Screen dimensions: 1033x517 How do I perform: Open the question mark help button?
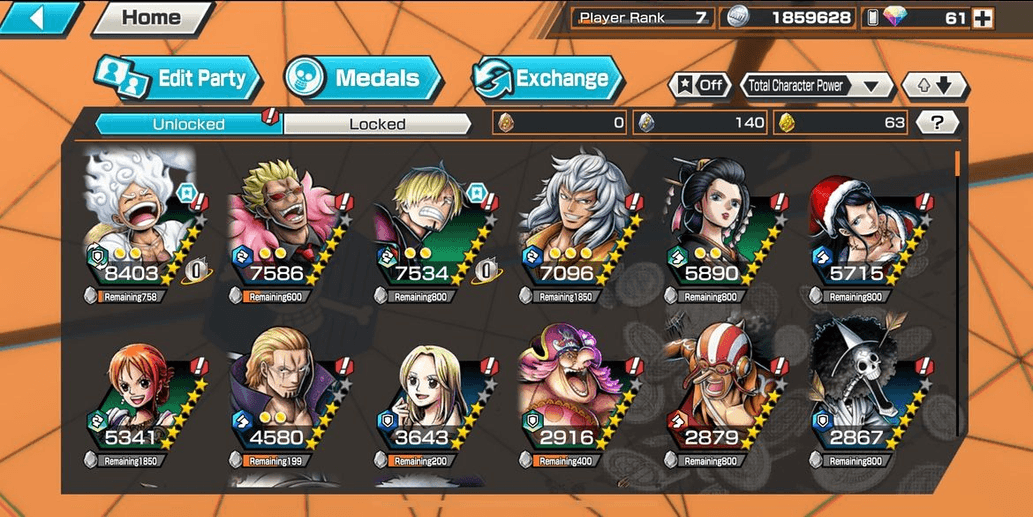(x=936, y=123)
